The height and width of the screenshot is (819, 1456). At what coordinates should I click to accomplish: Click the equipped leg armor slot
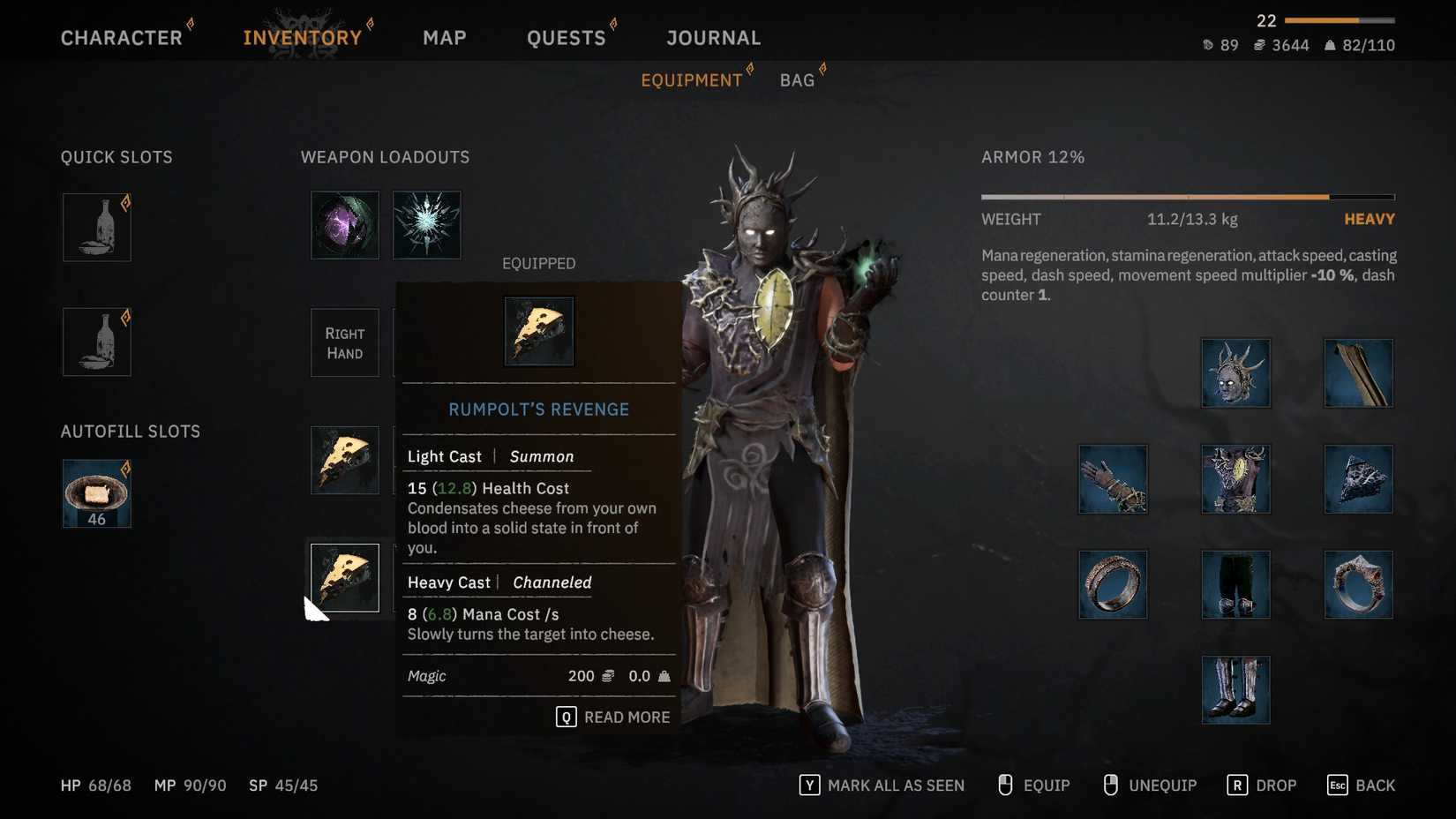(1235, 584)
